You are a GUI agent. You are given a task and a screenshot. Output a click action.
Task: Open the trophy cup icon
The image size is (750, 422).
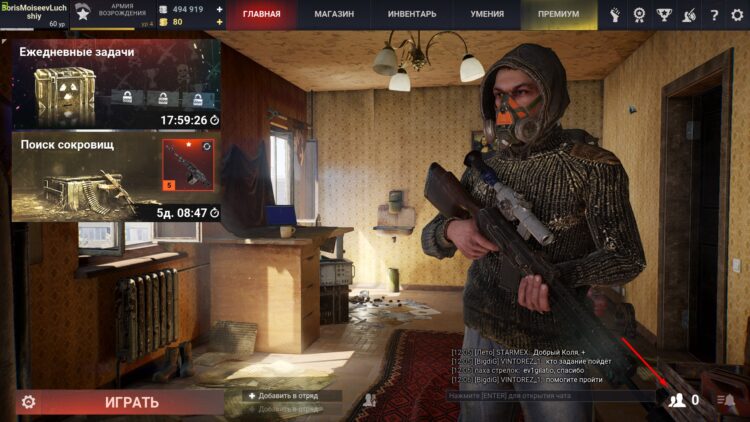pos(665,15)
